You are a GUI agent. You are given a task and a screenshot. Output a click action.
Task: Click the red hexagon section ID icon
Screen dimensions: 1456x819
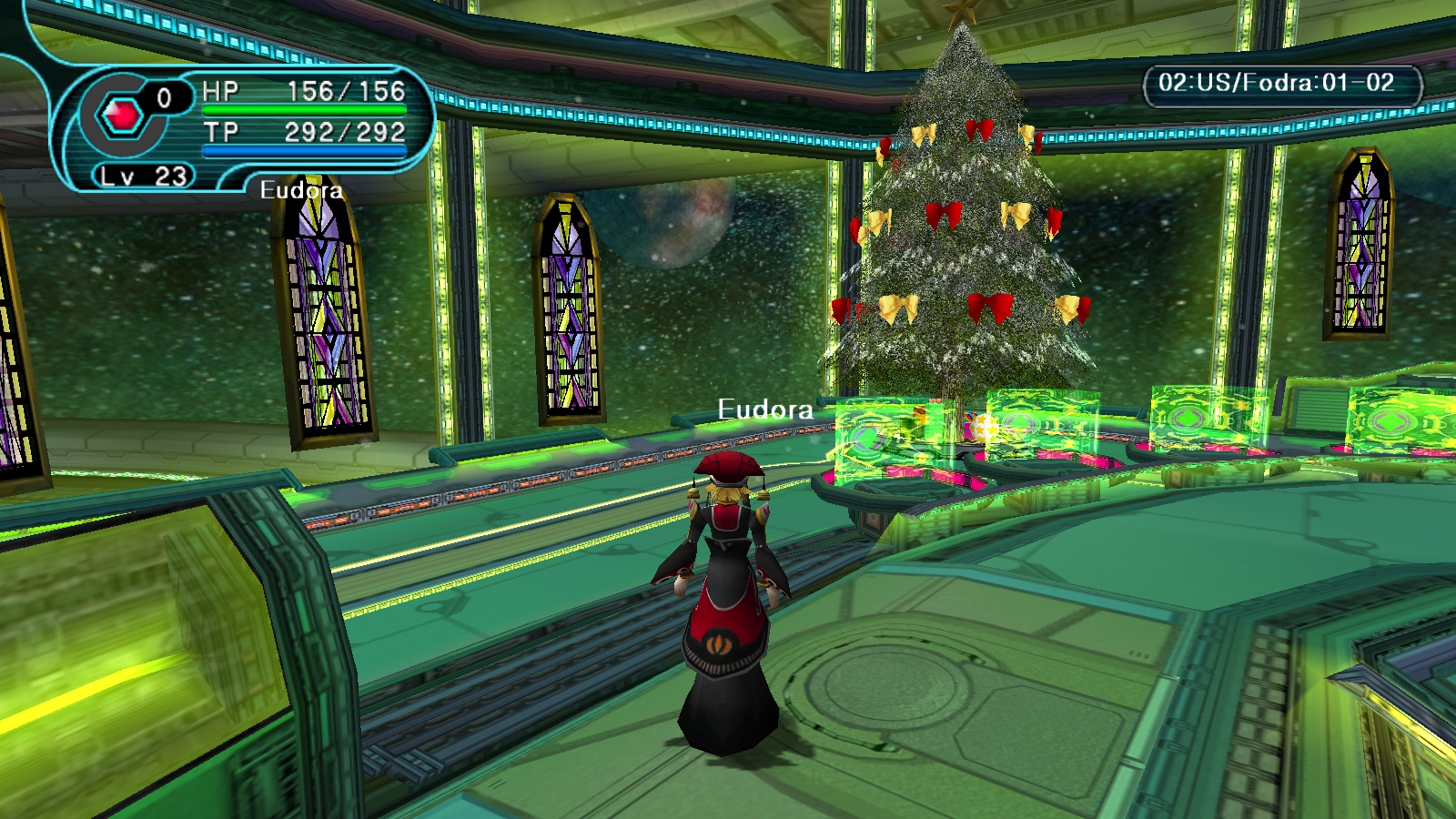click(122, 116)
